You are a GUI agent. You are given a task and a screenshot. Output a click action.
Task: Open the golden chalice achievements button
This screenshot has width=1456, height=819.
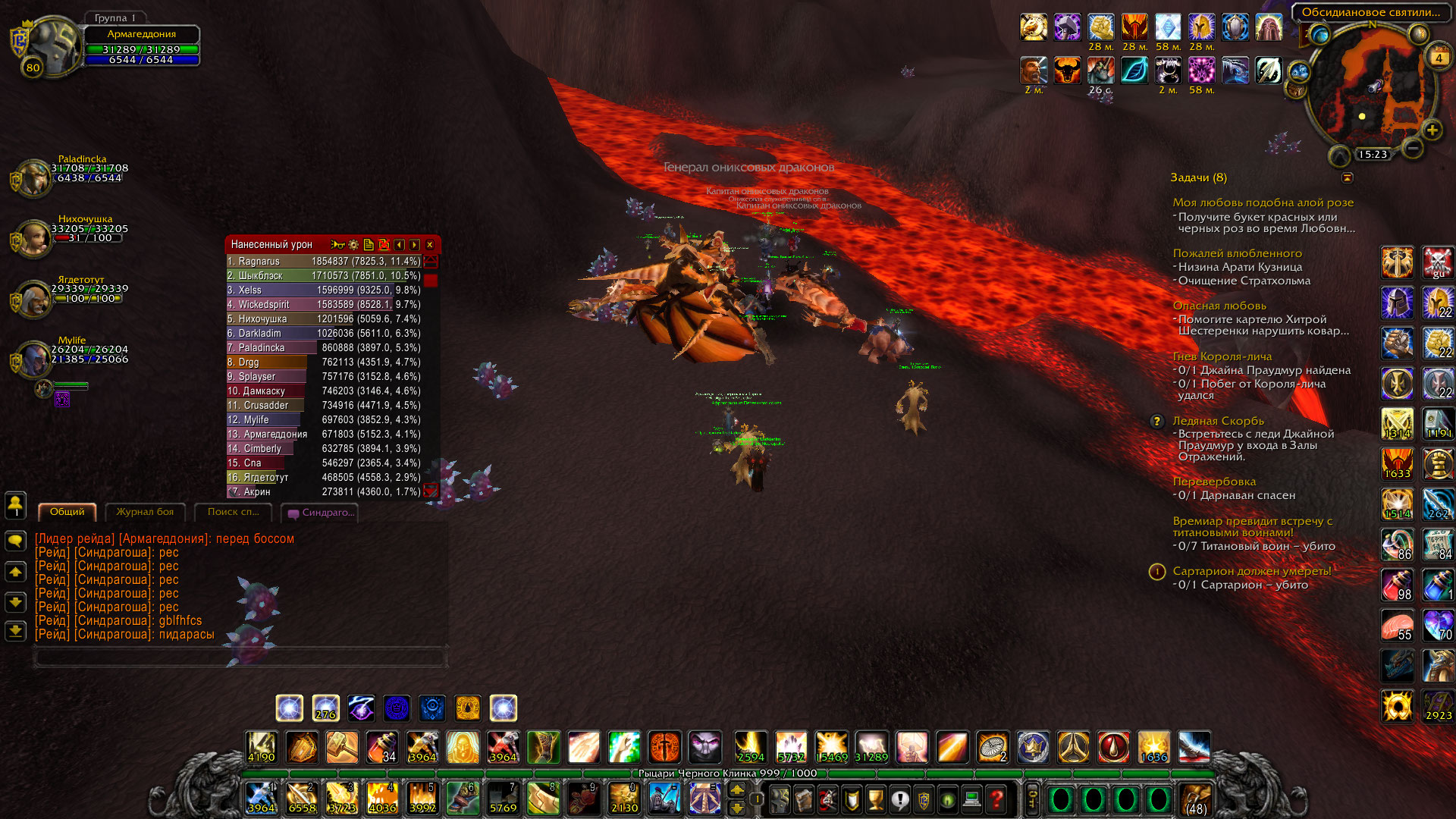click(876, 799)
